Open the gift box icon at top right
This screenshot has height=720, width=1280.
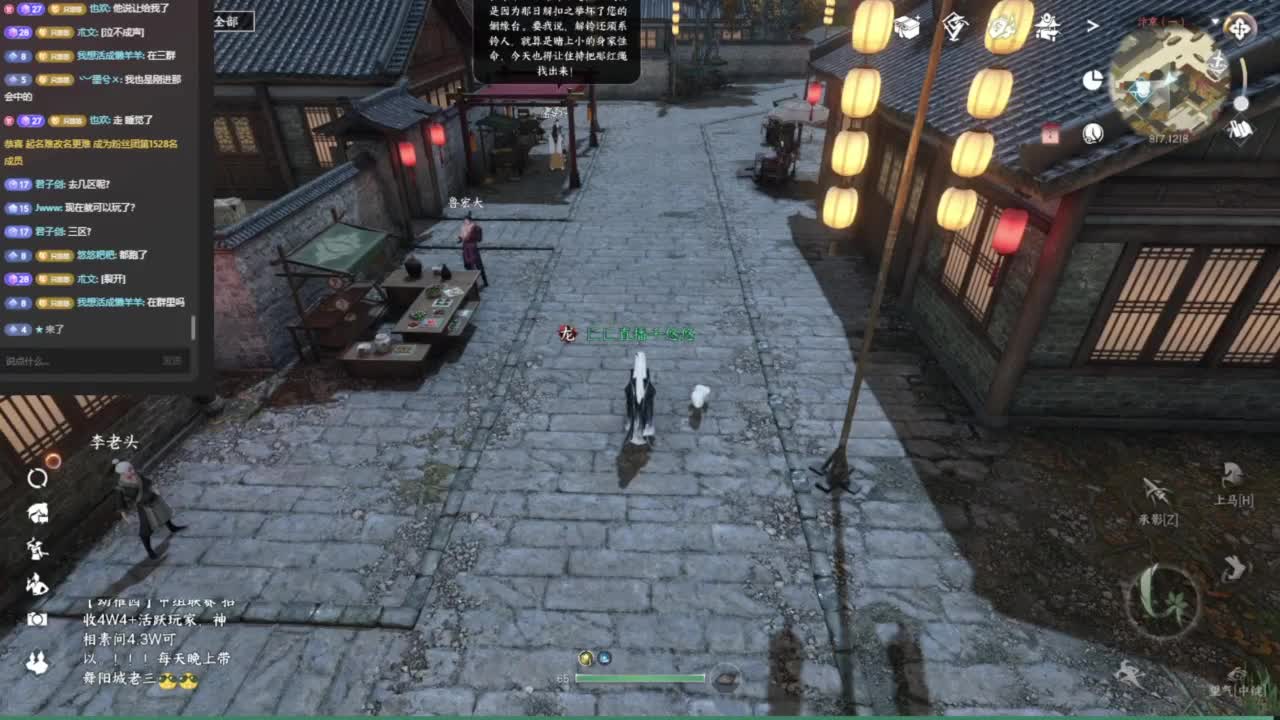click(907, 27)
